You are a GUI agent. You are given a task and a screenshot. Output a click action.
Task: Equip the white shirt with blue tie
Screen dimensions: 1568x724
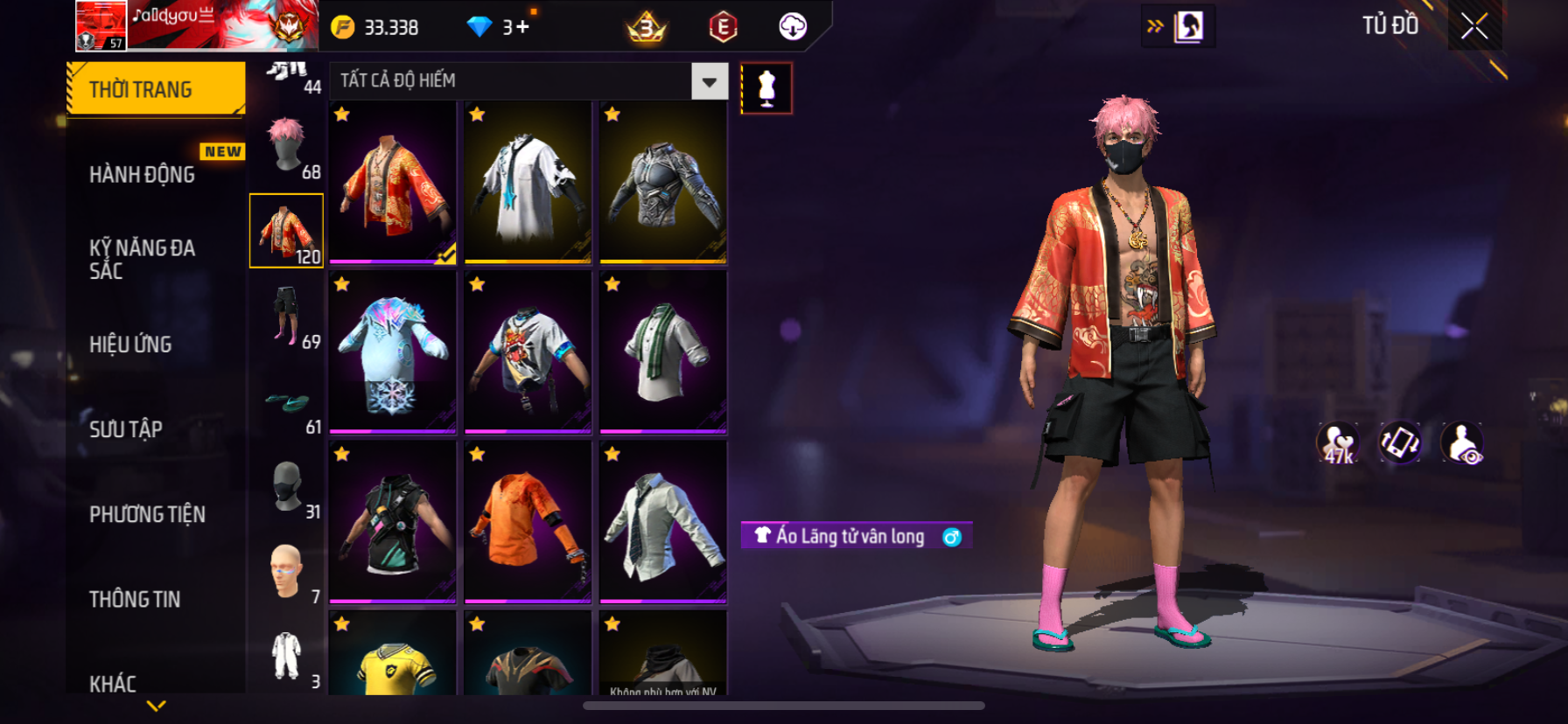click(528, 182)
